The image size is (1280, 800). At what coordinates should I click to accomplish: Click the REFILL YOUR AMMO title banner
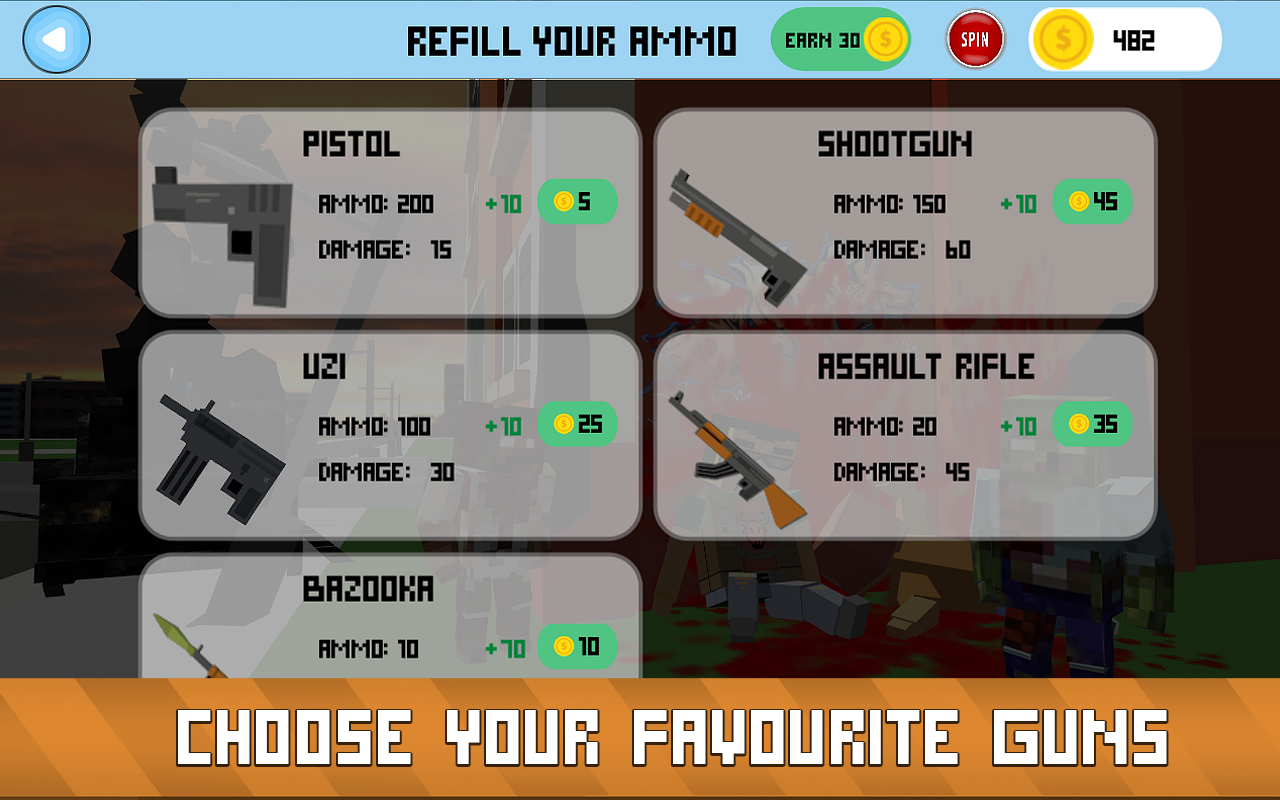(572, 40)
